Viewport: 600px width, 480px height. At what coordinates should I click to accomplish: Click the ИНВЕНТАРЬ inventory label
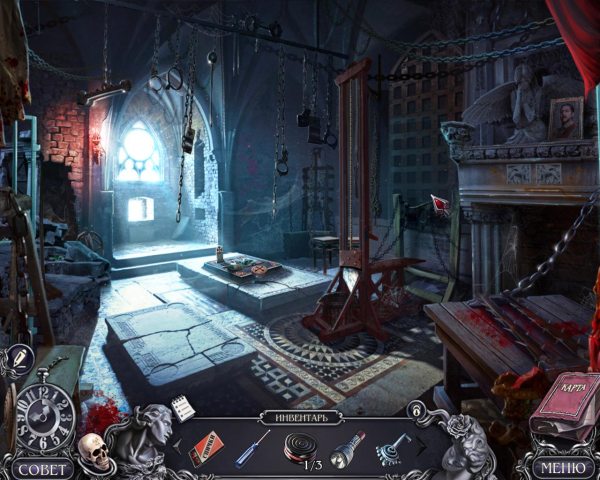[298, 416]
